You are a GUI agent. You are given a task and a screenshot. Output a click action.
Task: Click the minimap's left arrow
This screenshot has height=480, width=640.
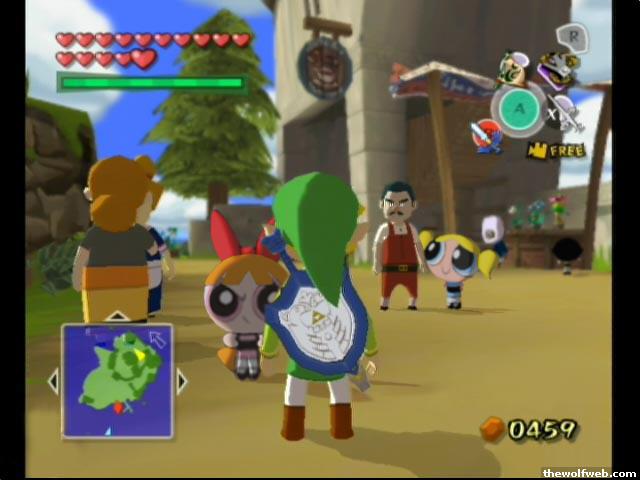pos(53,380)
